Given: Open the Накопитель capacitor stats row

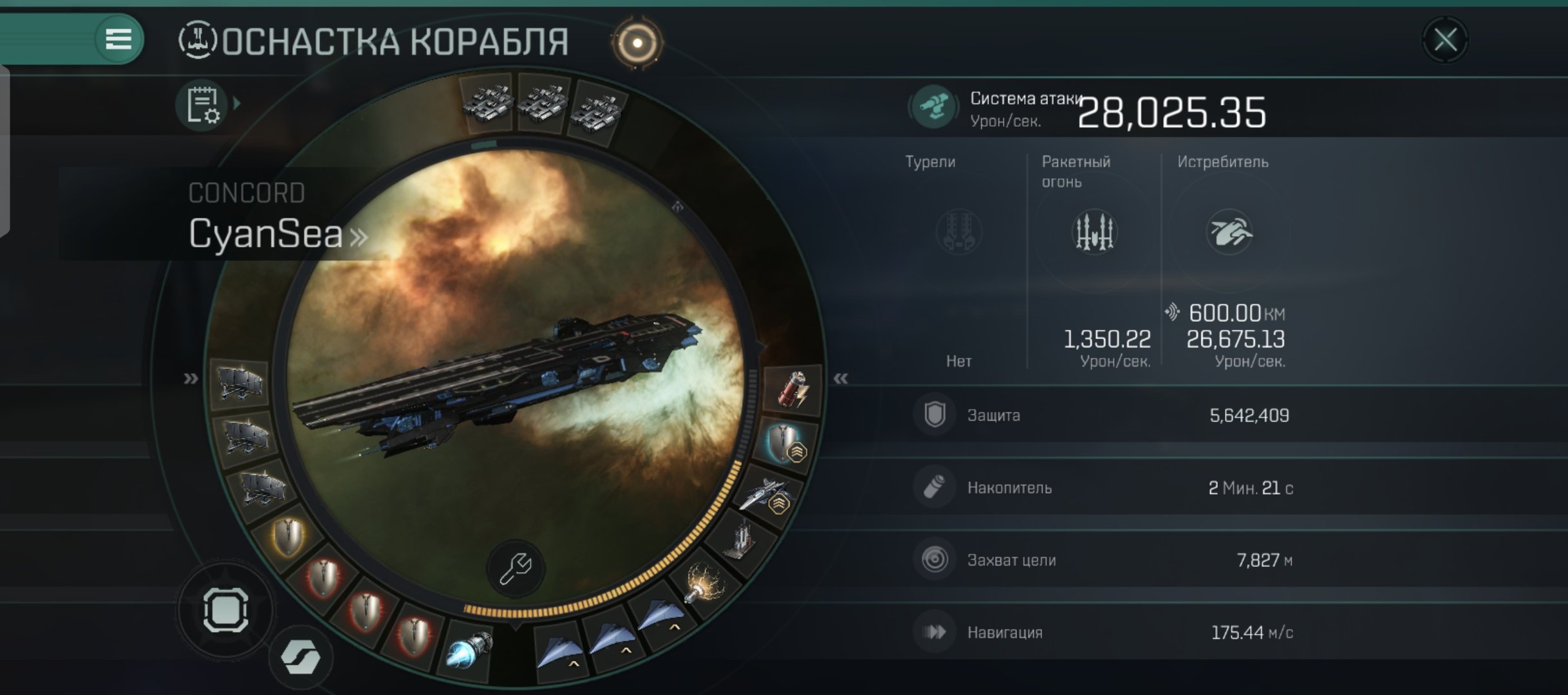Looking at the screenshot, I should [x=1101, y=488].
